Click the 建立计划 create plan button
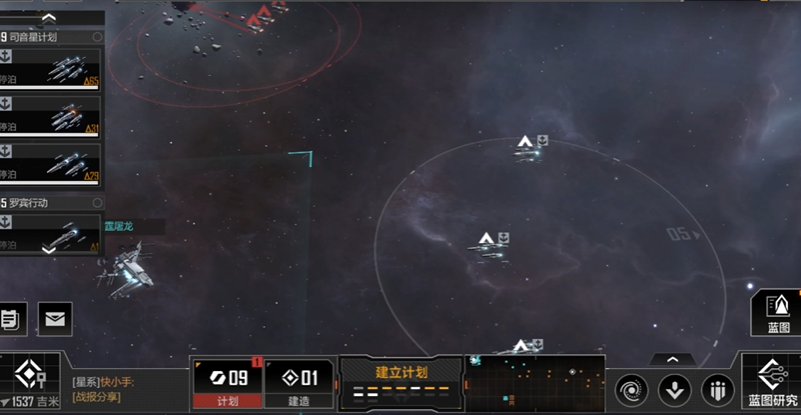This screenshot has height=415, width=801. [x=401, y=382]
